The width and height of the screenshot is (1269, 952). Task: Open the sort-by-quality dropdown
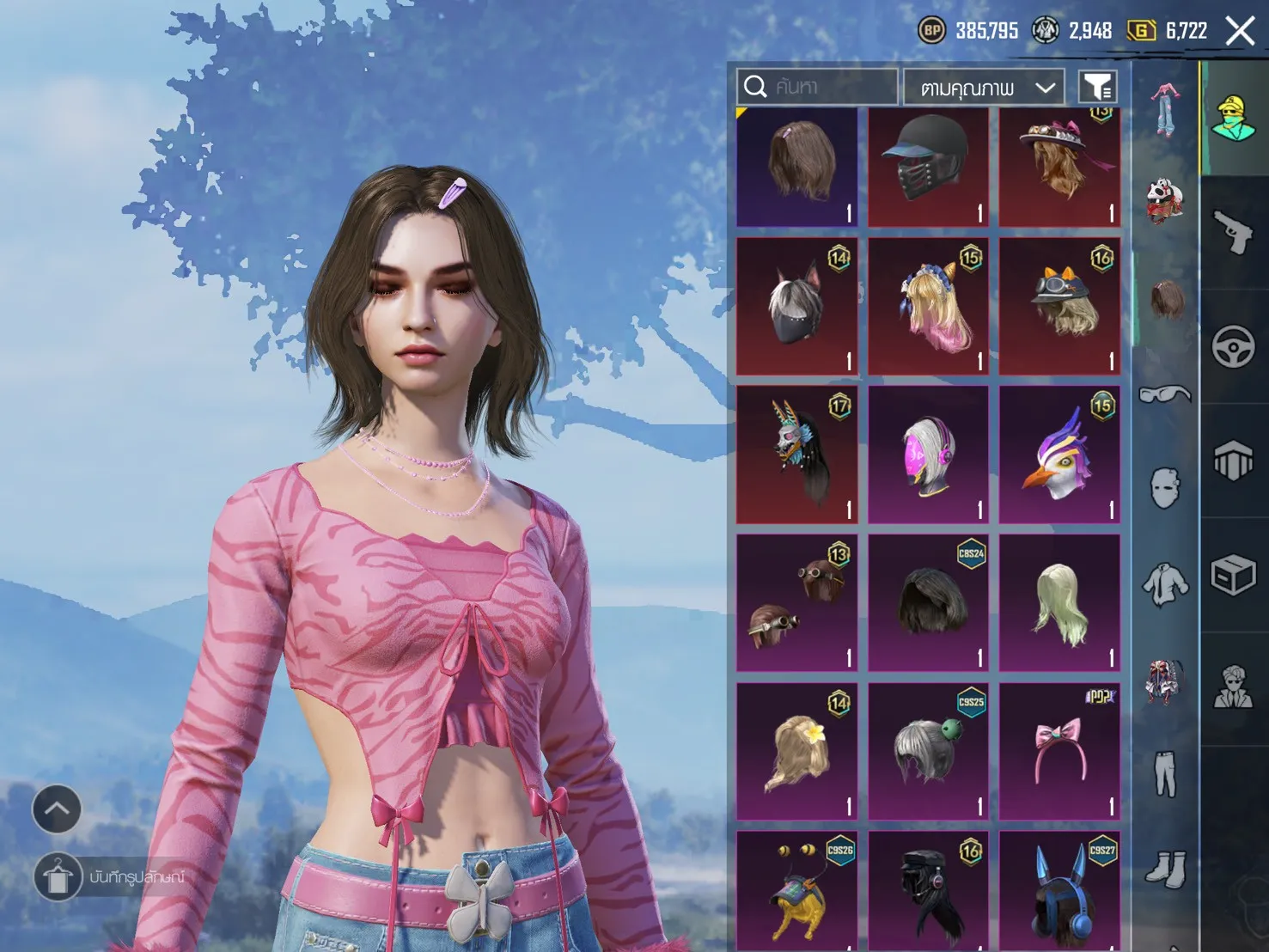pyautogui.click(x=984, y=88)
